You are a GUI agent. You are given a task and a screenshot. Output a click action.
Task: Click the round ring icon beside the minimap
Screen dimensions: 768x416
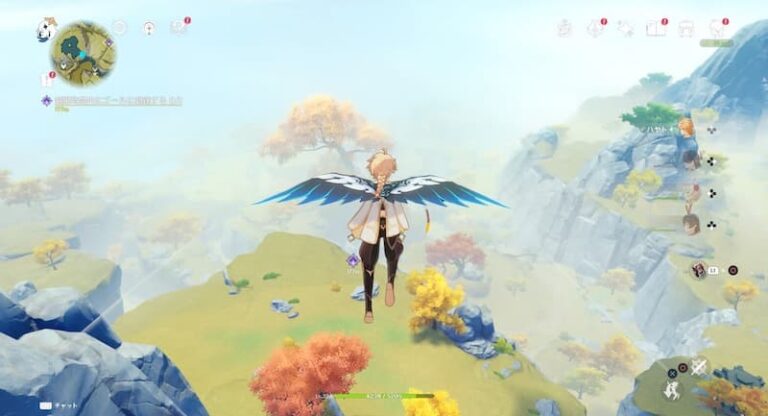[119, 28]
